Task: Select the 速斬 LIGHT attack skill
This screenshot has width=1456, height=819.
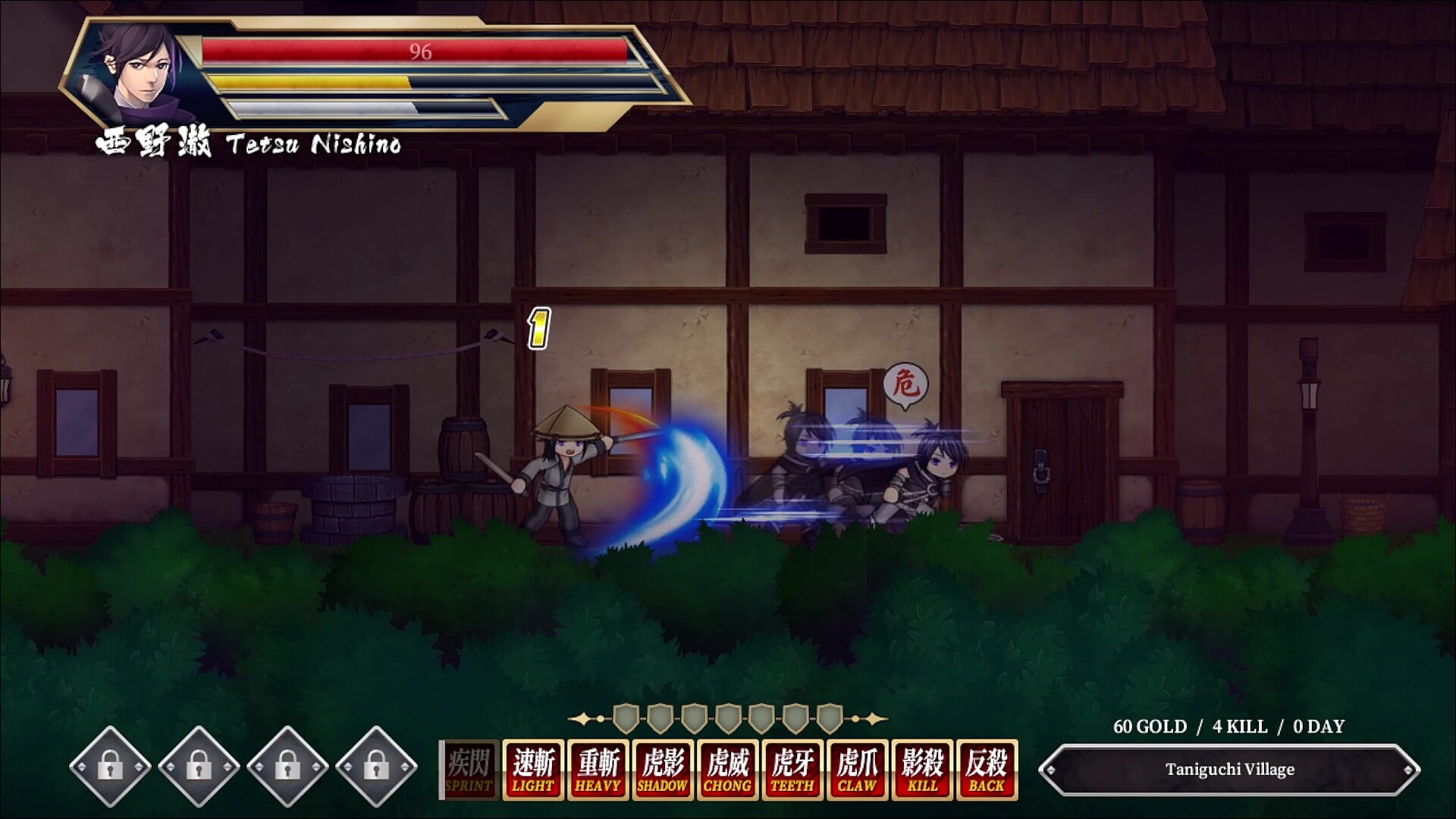Action: (532, 771)
